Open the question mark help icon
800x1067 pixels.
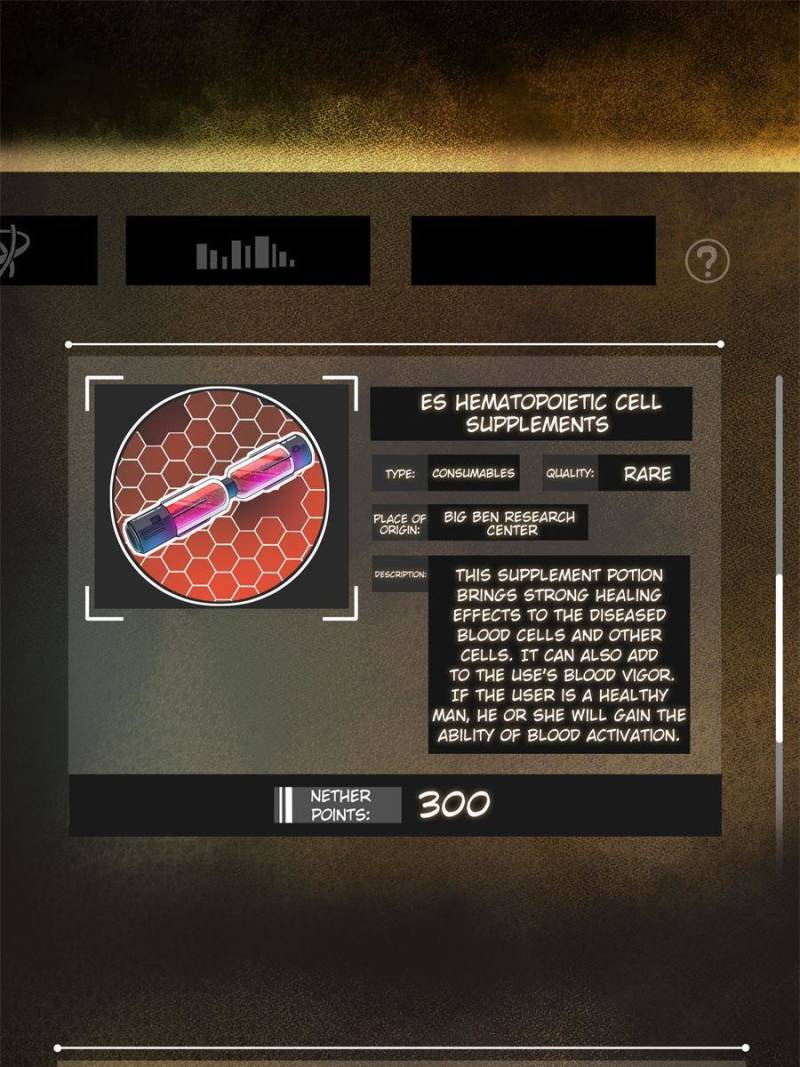(707, 262)
